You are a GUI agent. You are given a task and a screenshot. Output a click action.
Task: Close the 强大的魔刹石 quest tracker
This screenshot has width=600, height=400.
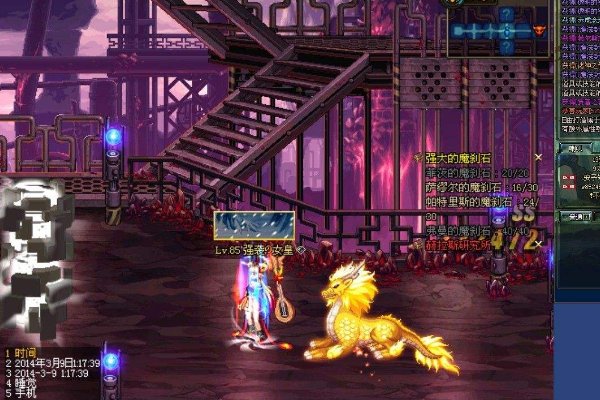538,157
